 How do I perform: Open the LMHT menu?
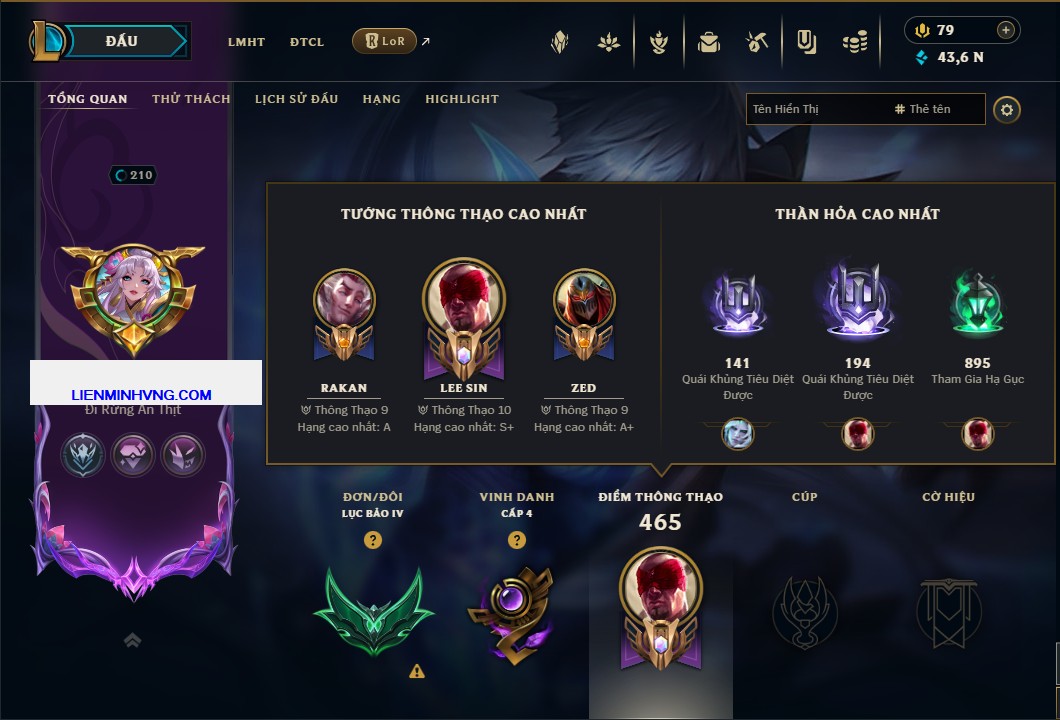246,42
